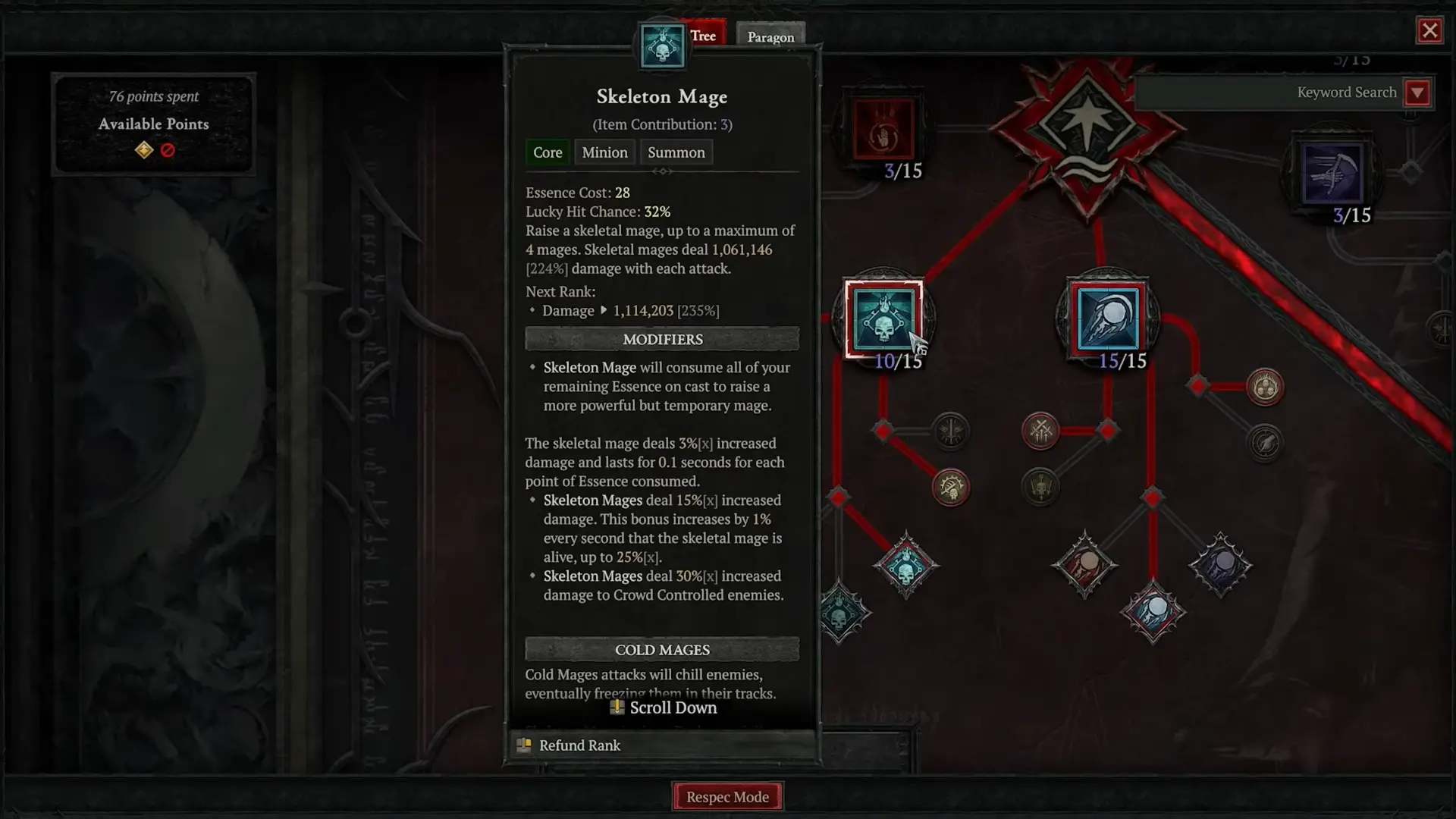This screenshot has height=819, width=1456.
Task: Select the red crossed-figure passive node
Action: 1040,431
